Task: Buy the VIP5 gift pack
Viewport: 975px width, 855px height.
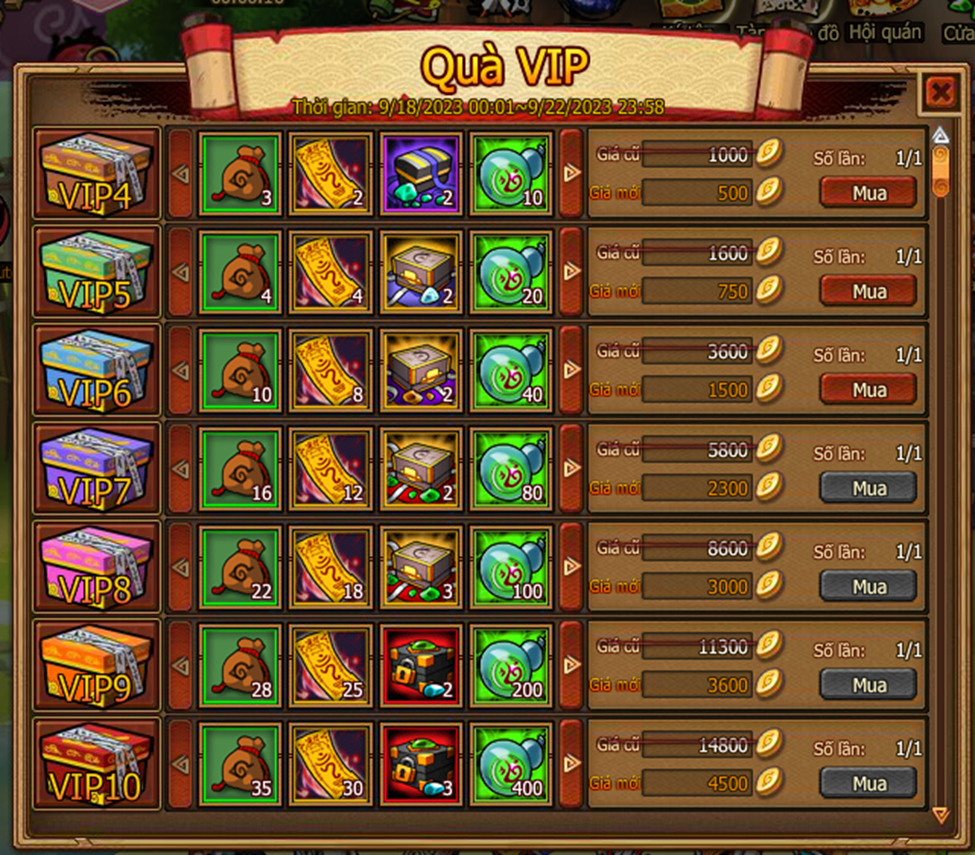Action: tap(868, 291)
